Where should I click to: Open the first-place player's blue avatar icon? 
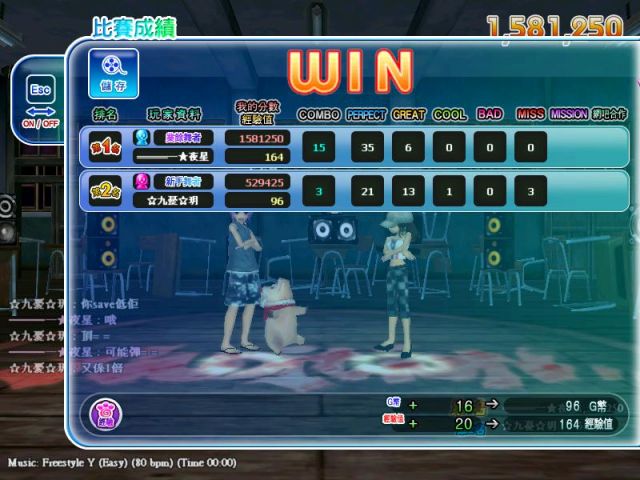click(x=143, y=138)
